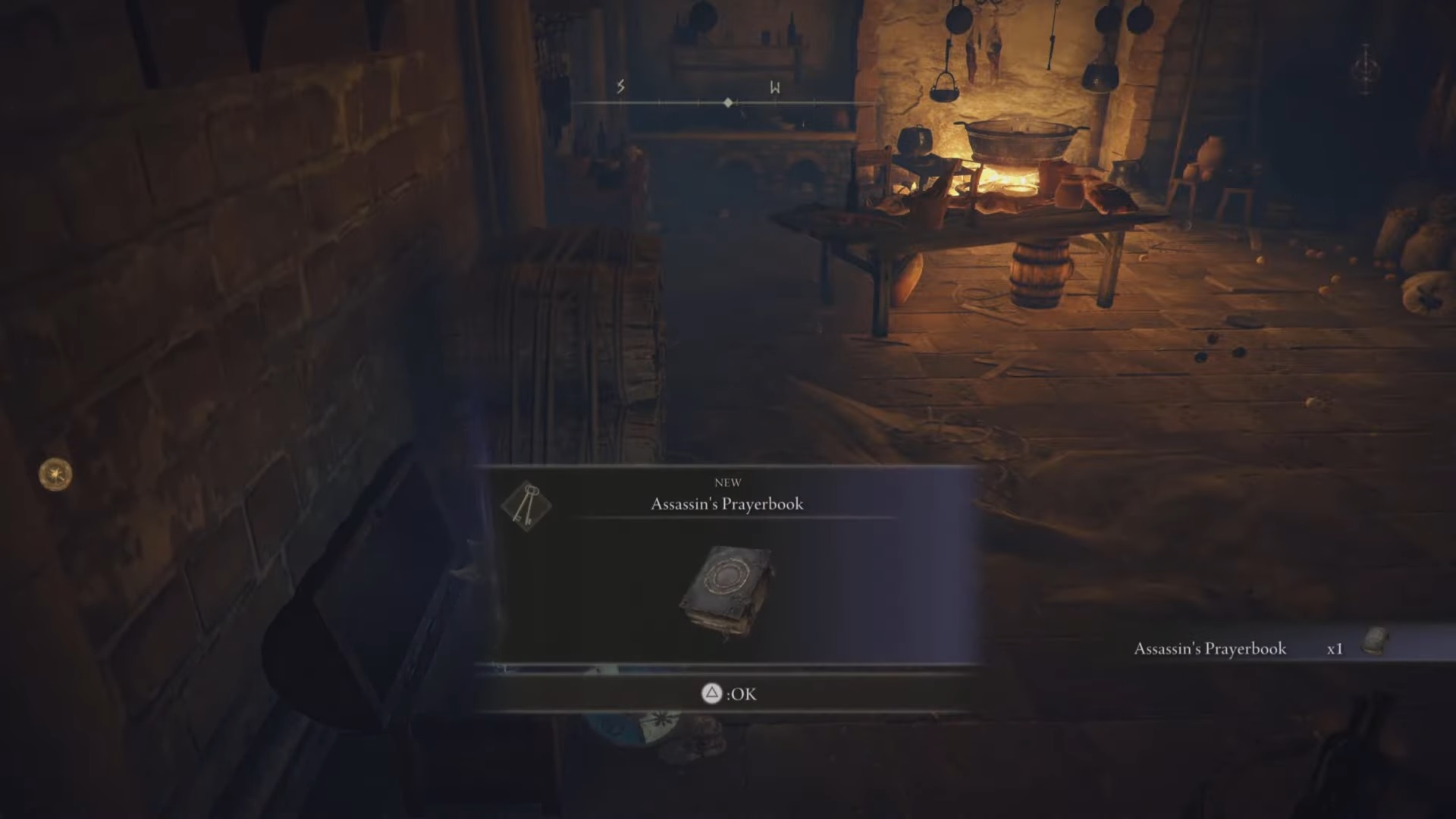The width and height of the screenshot is (1456, 819).
Task: Click the compass bar heading indicator
Action: coord(728,102)
